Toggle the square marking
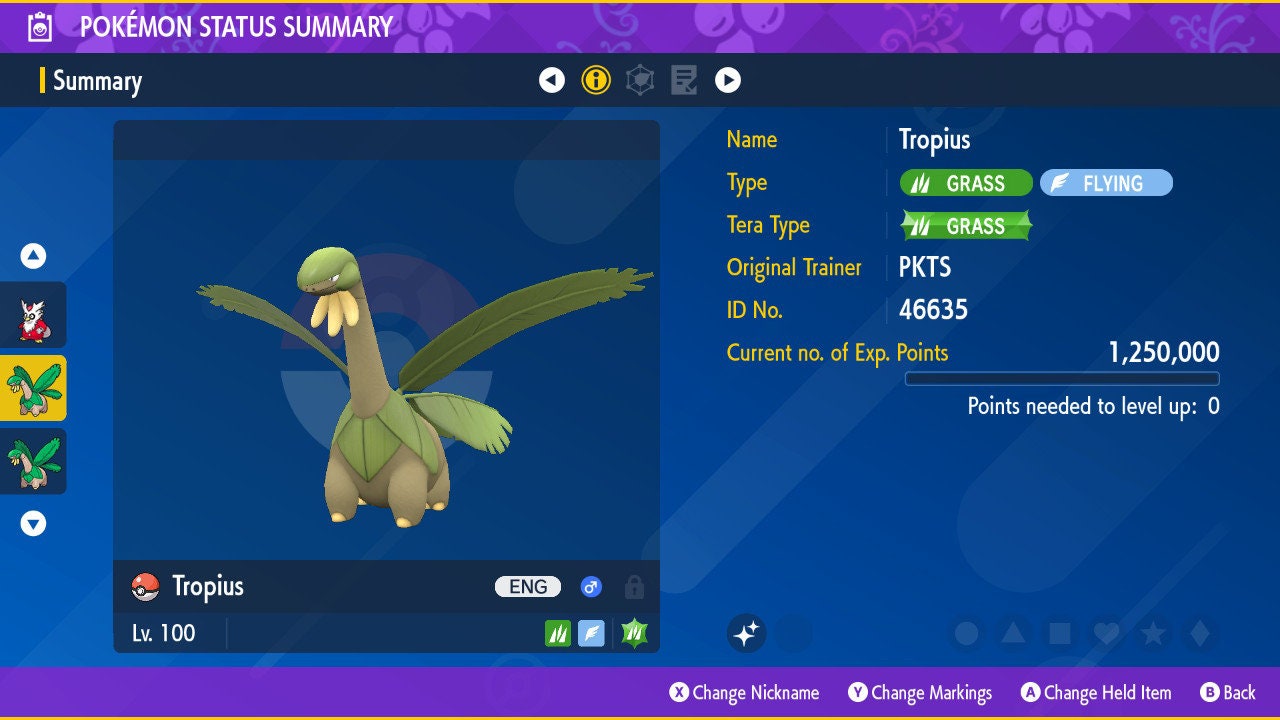1280x720 pixels. point(1059,633)
